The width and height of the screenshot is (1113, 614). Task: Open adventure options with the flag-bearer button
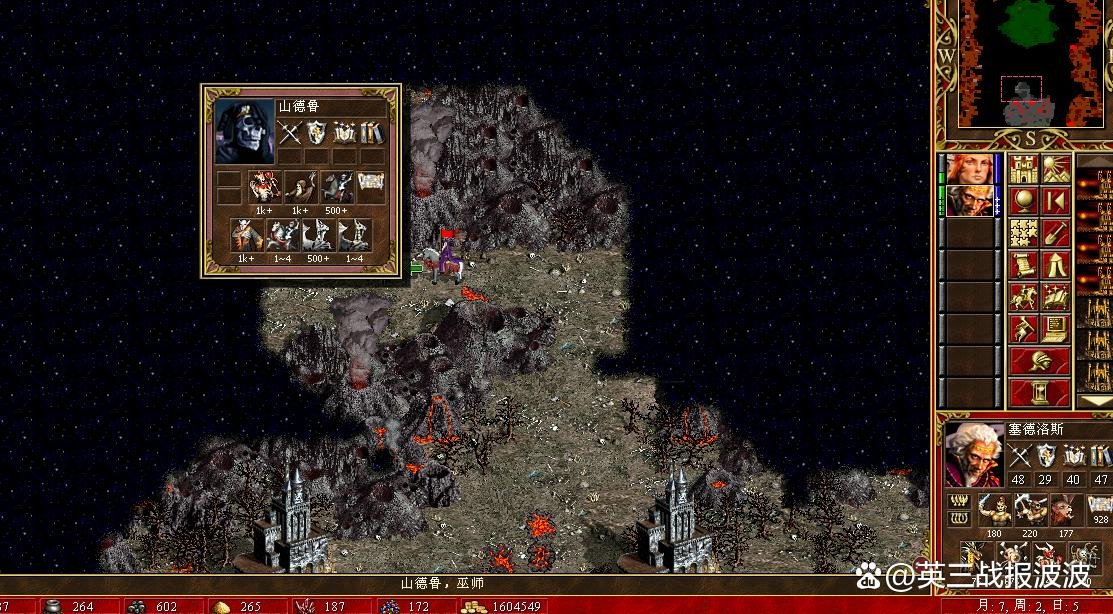[1023, 329]
